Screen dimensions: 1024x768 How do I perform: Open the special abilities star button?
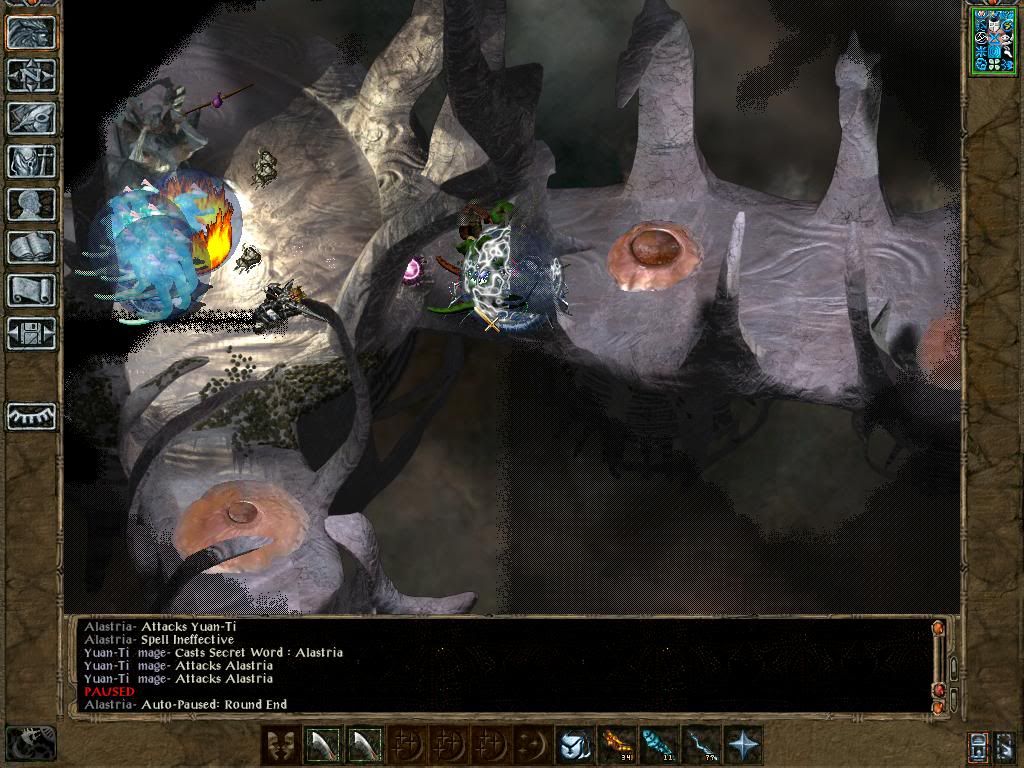(x=743, y=745)
